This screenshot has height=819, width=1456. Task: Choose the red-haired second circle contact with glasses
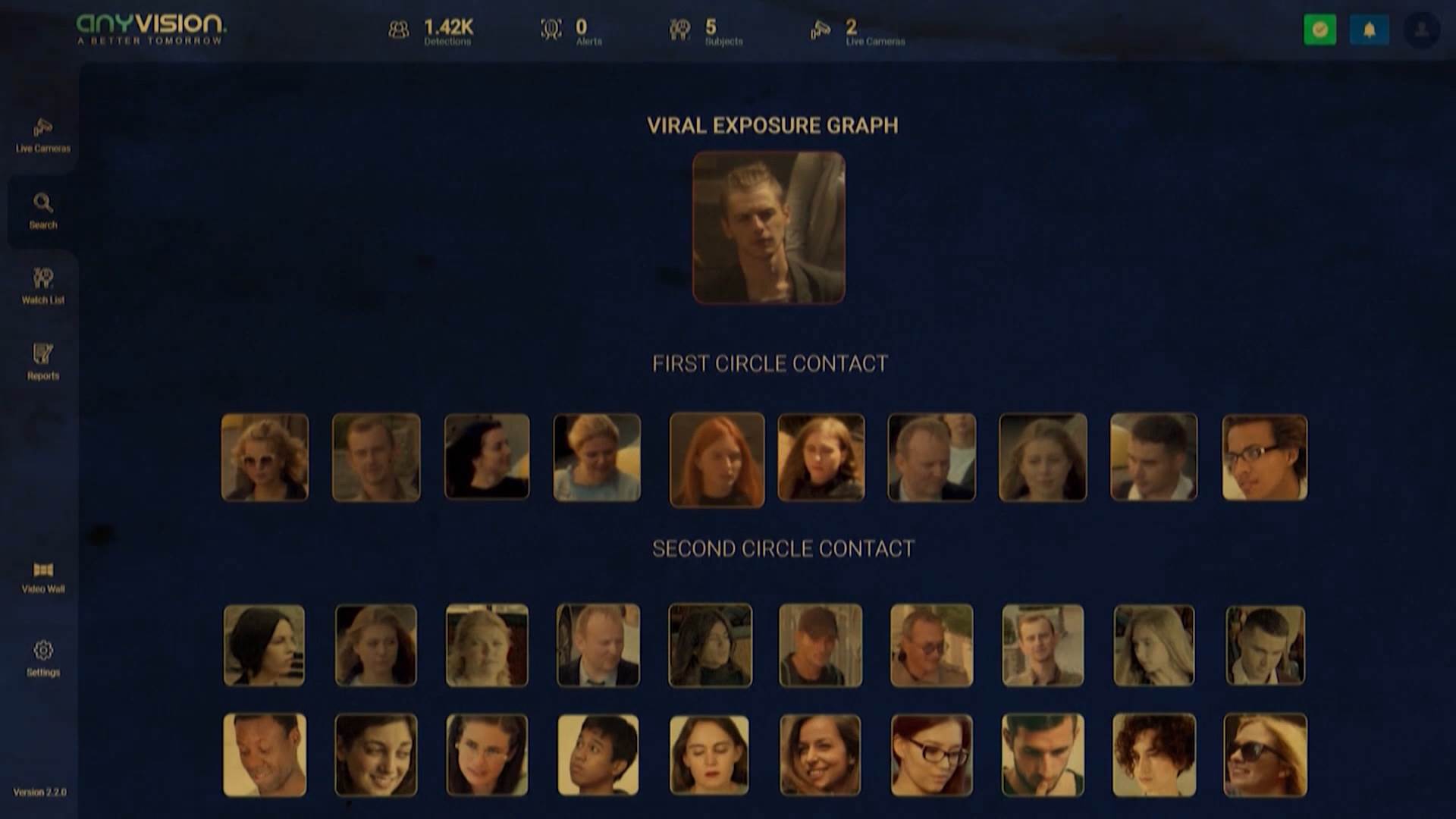pyautogui.click(x=931, y=755)
